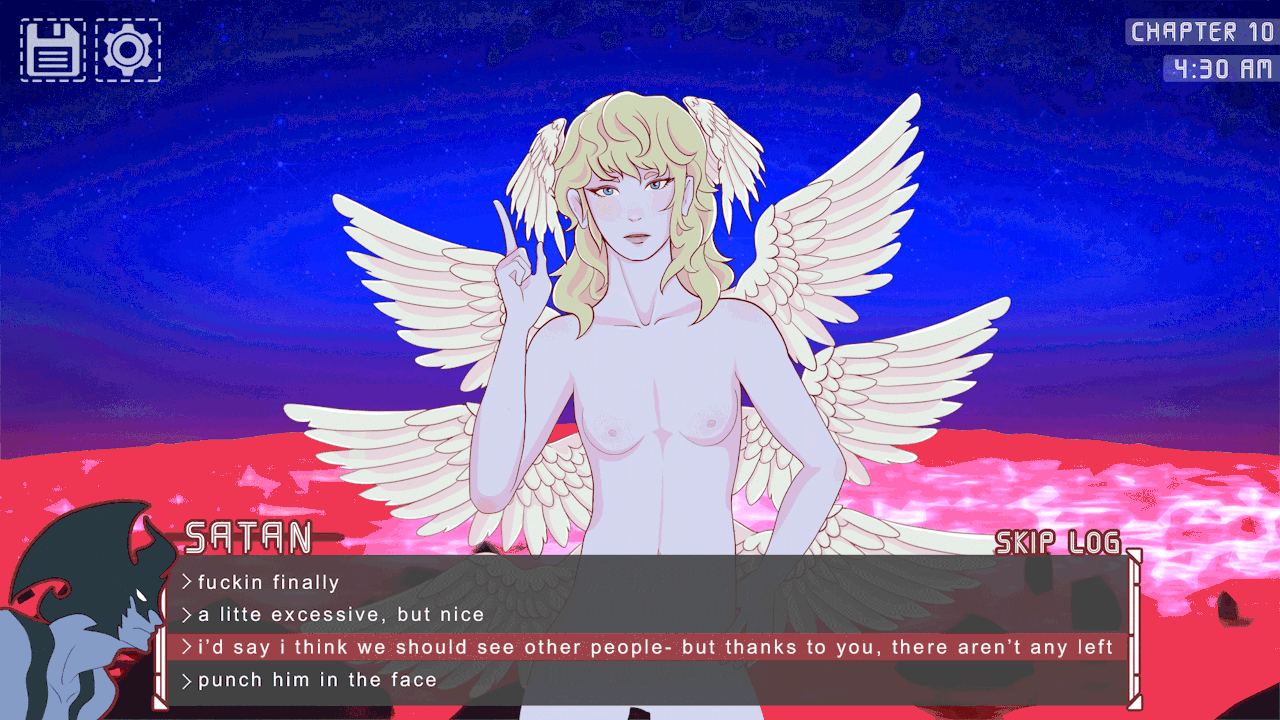
Task: Pick the "see other people" dialogue option
Action: tap(654, 647)
